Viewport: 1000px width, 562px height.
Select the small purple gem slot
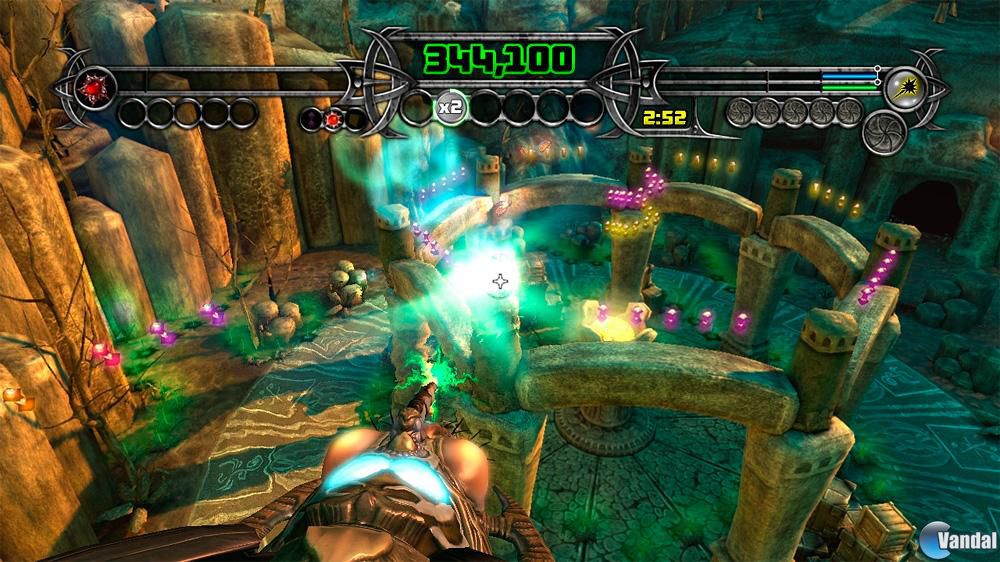[313, 119]
